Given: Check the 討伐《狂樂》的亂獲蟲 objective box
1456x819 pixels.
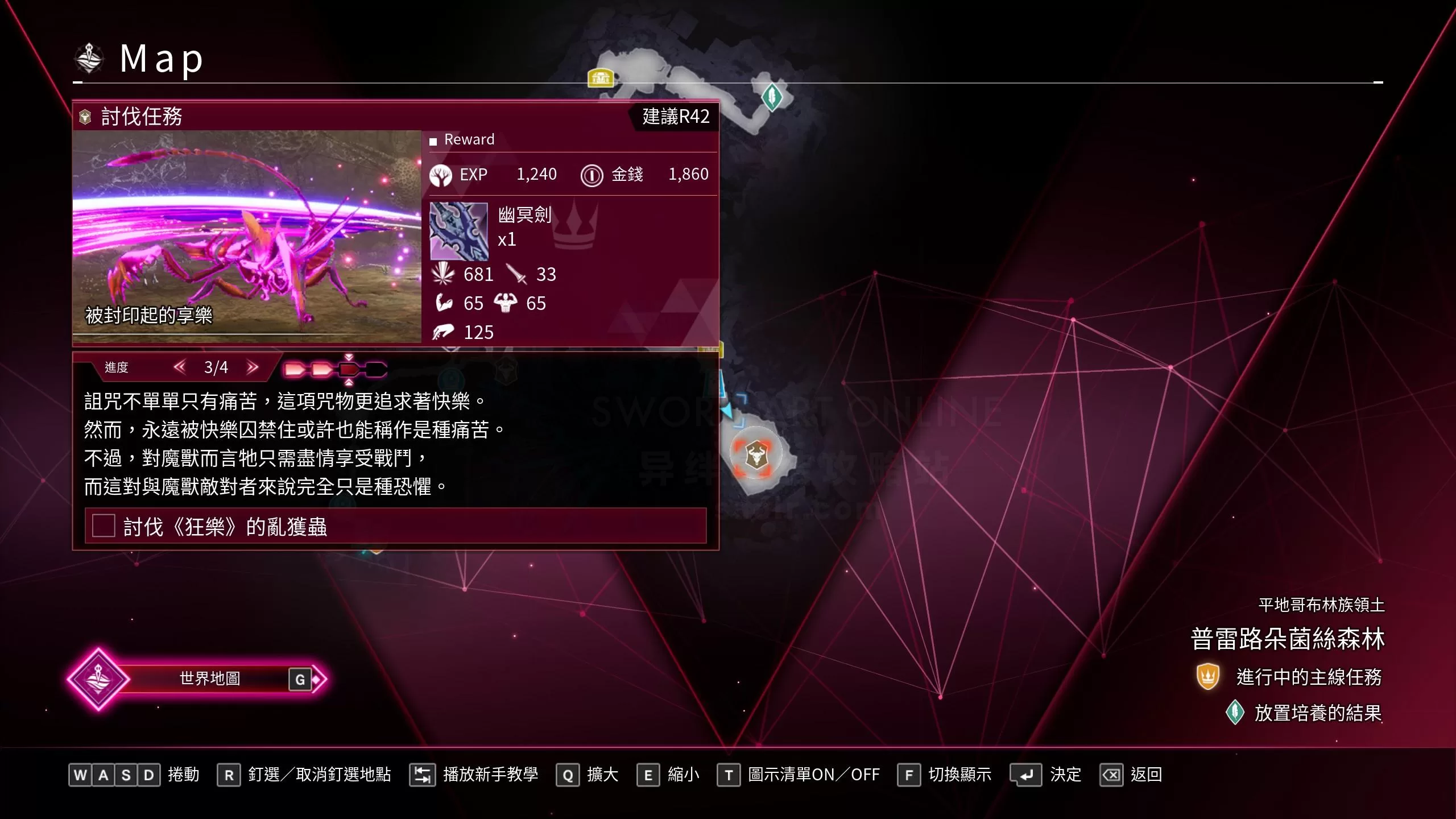Looking at the screenshot, I should [x=104, y=526].
